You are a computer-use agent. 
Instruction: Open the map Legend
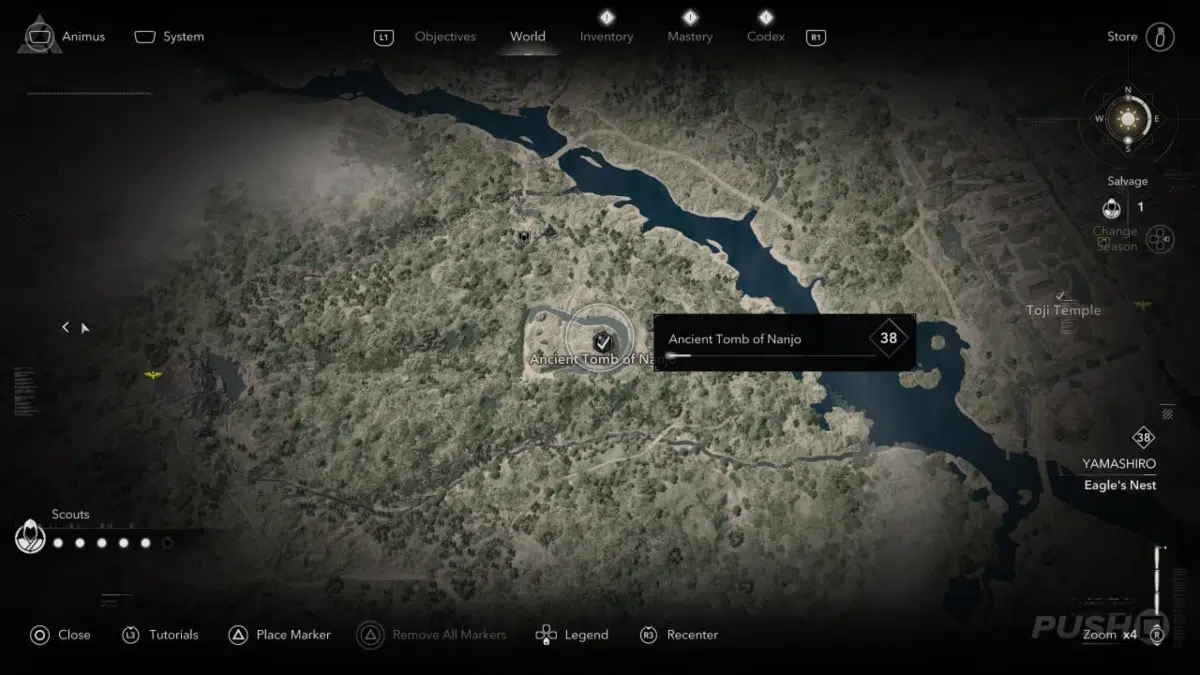click(x=573, y=635)
